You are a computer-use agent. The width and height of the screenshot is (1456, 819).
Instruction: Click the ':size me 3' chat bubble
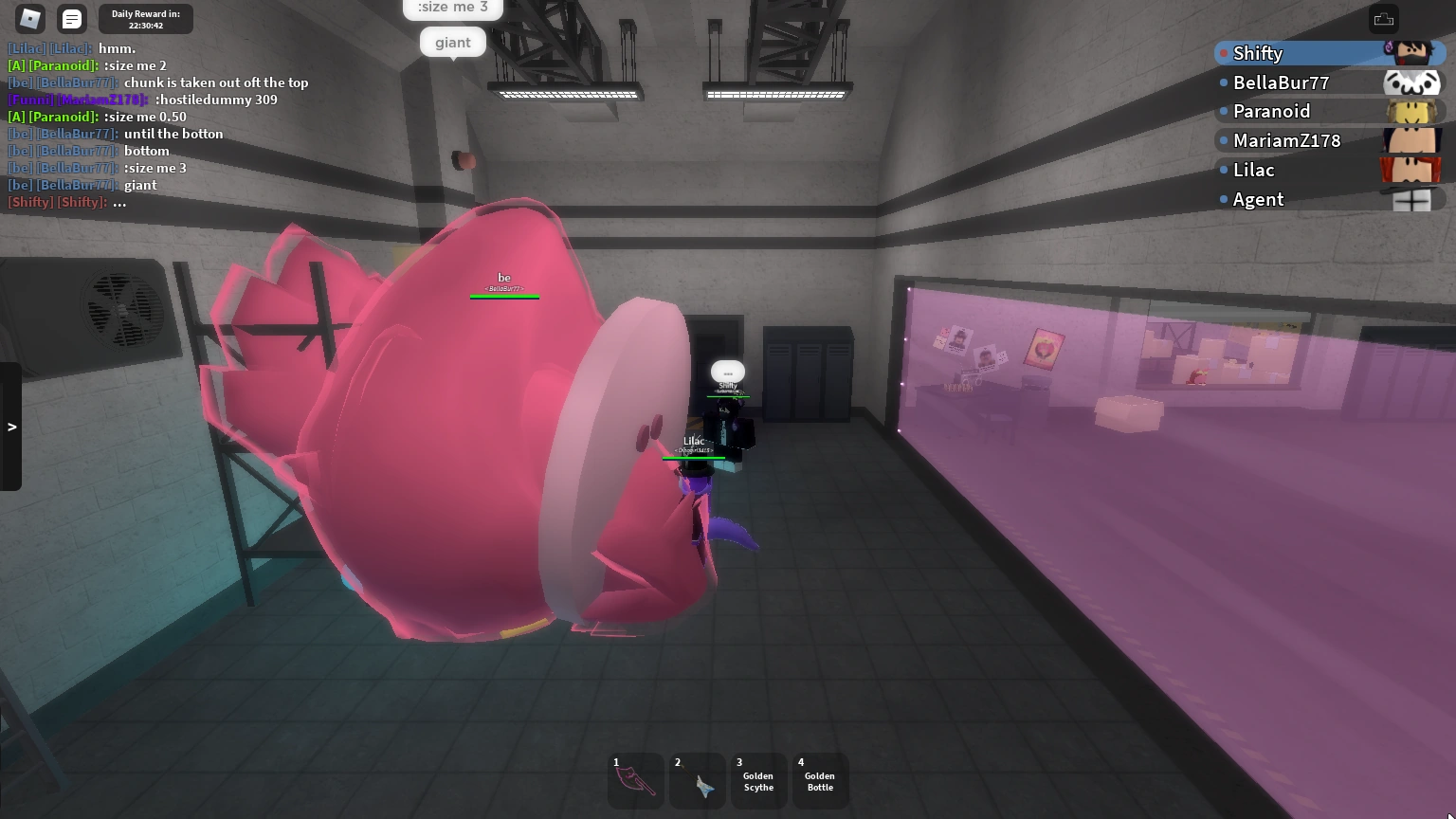452,8
